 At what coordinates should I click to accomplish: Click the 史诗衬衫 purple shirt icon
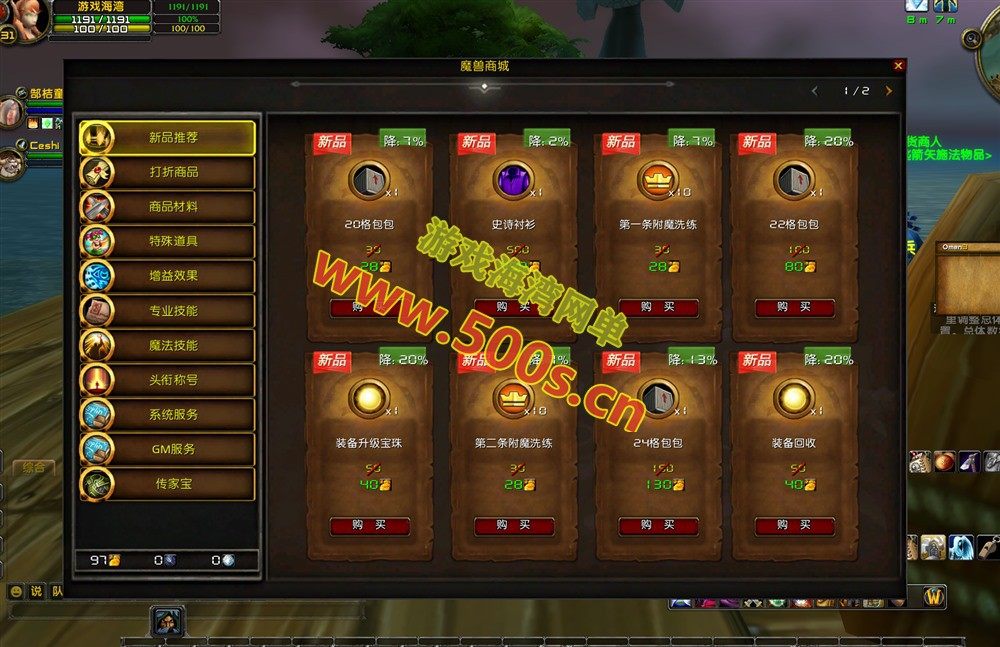point(514,181)
